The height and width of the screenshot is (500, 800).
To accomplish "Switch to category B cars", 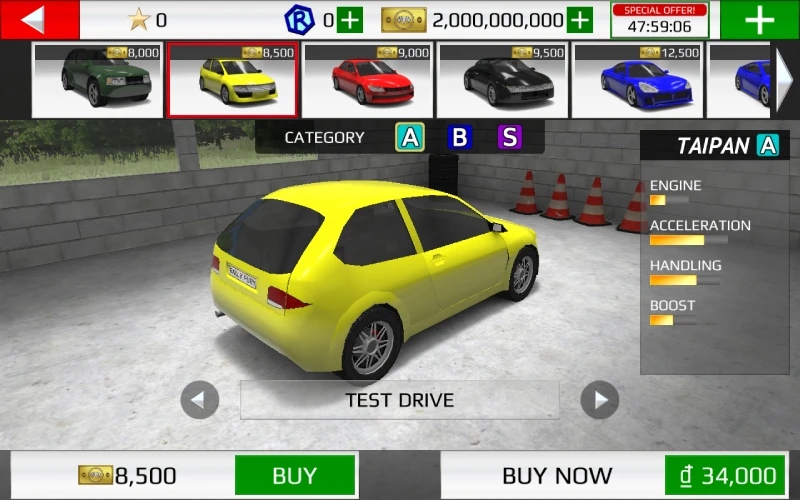I will [x=459, y=137].
